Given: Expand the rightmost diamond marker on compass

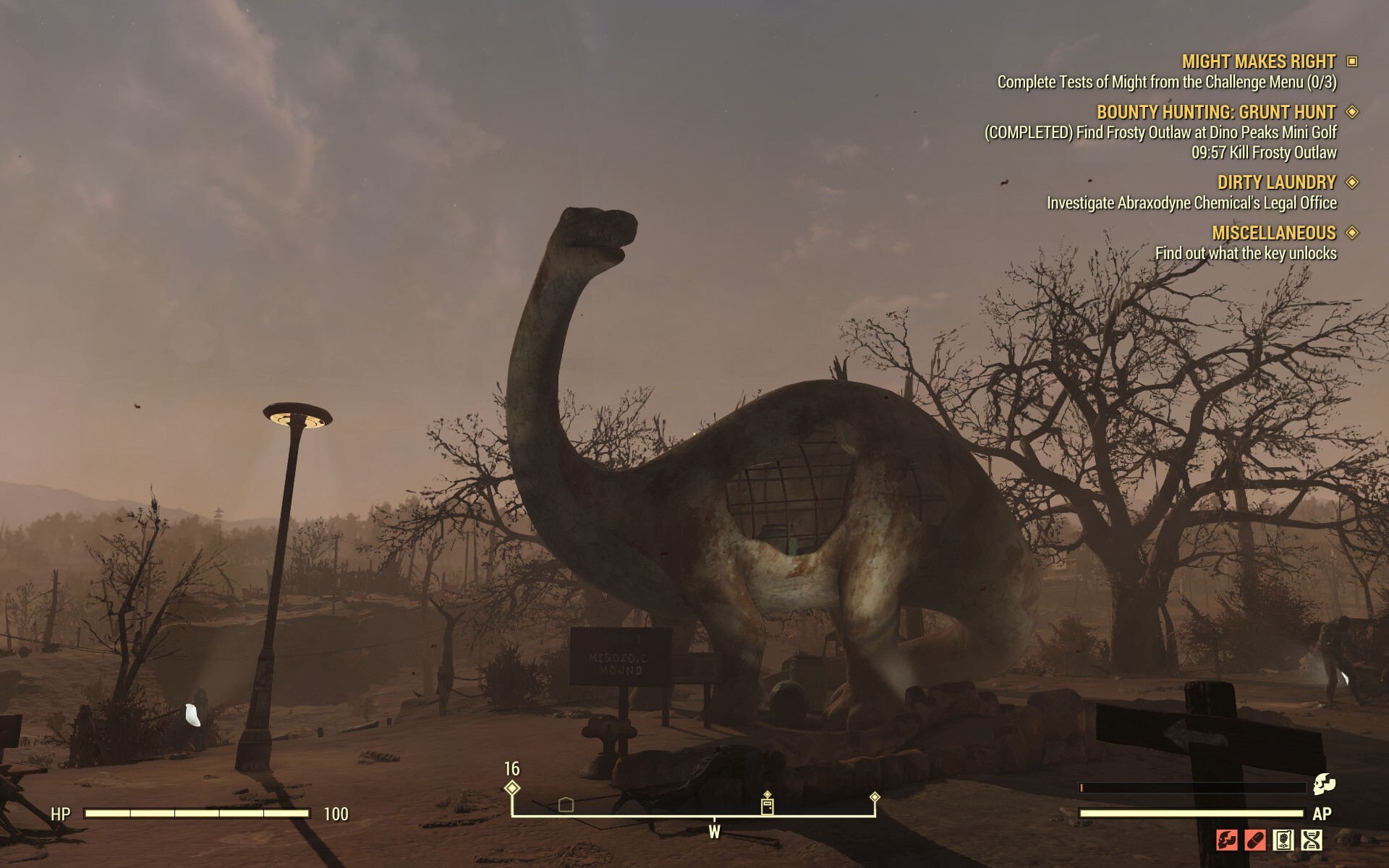Looking at the screenshot, I should click(x=875, y=797).
